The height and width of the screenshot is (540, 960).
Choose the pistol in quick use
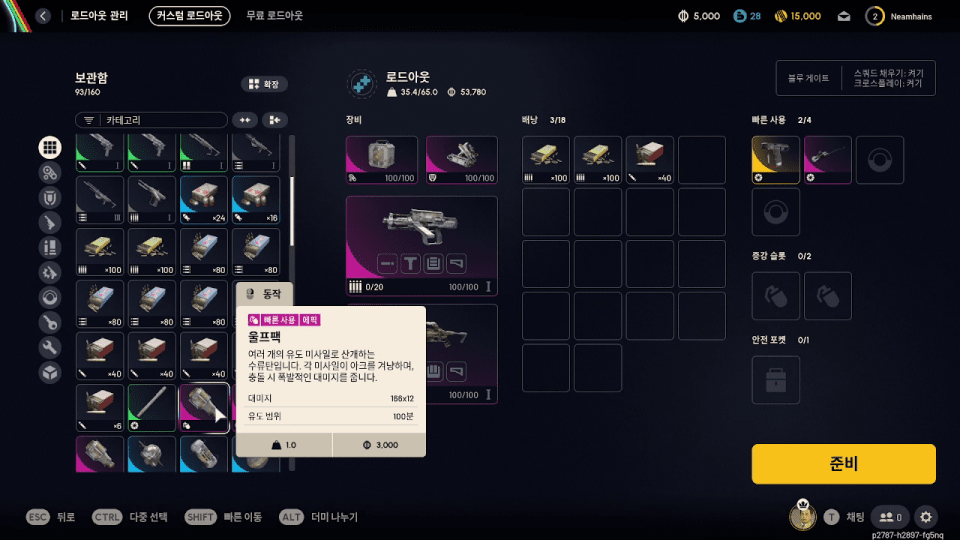(776, 160)
